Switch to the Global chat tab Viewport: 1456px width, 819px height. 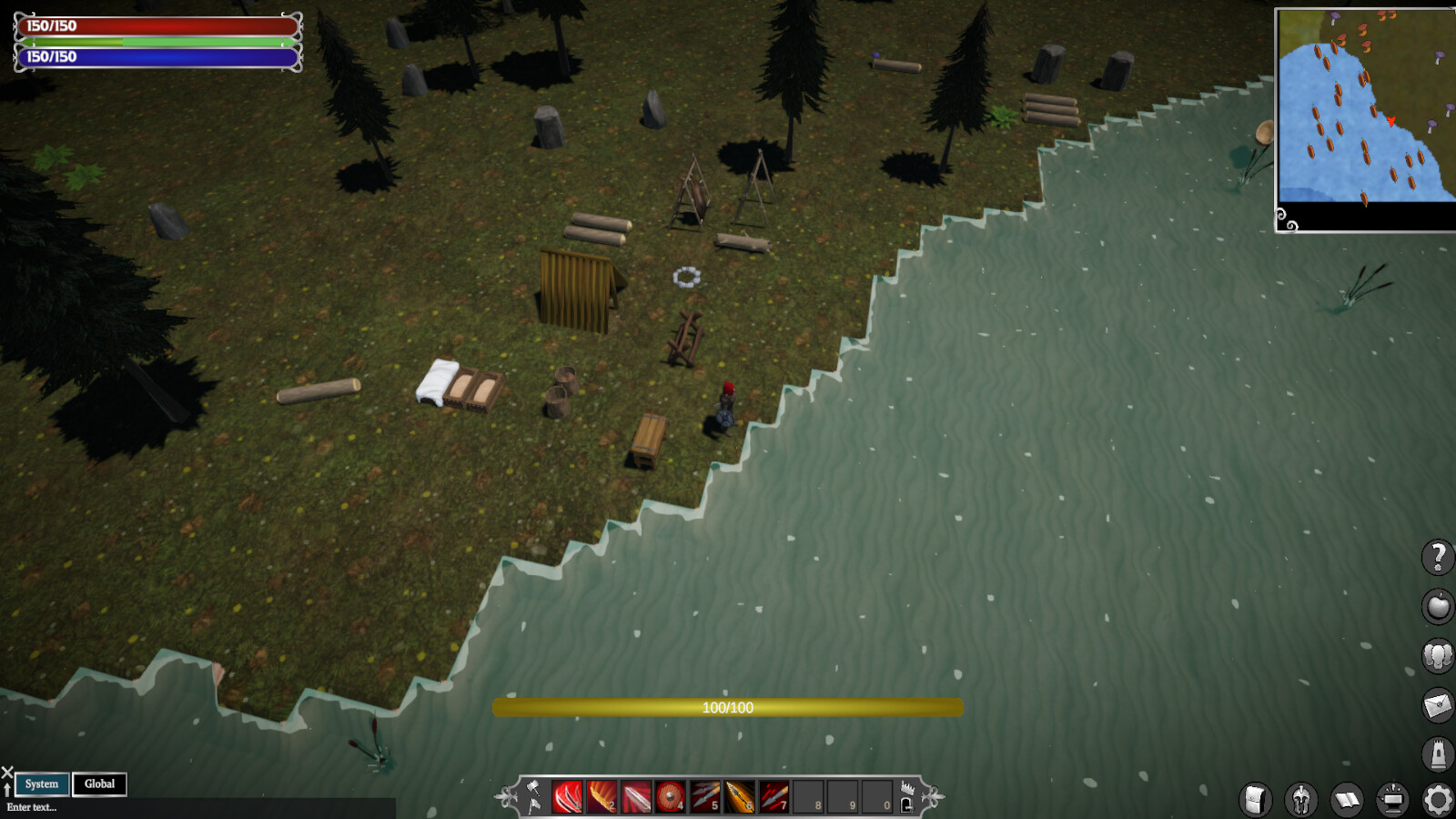tap(99, 784)
